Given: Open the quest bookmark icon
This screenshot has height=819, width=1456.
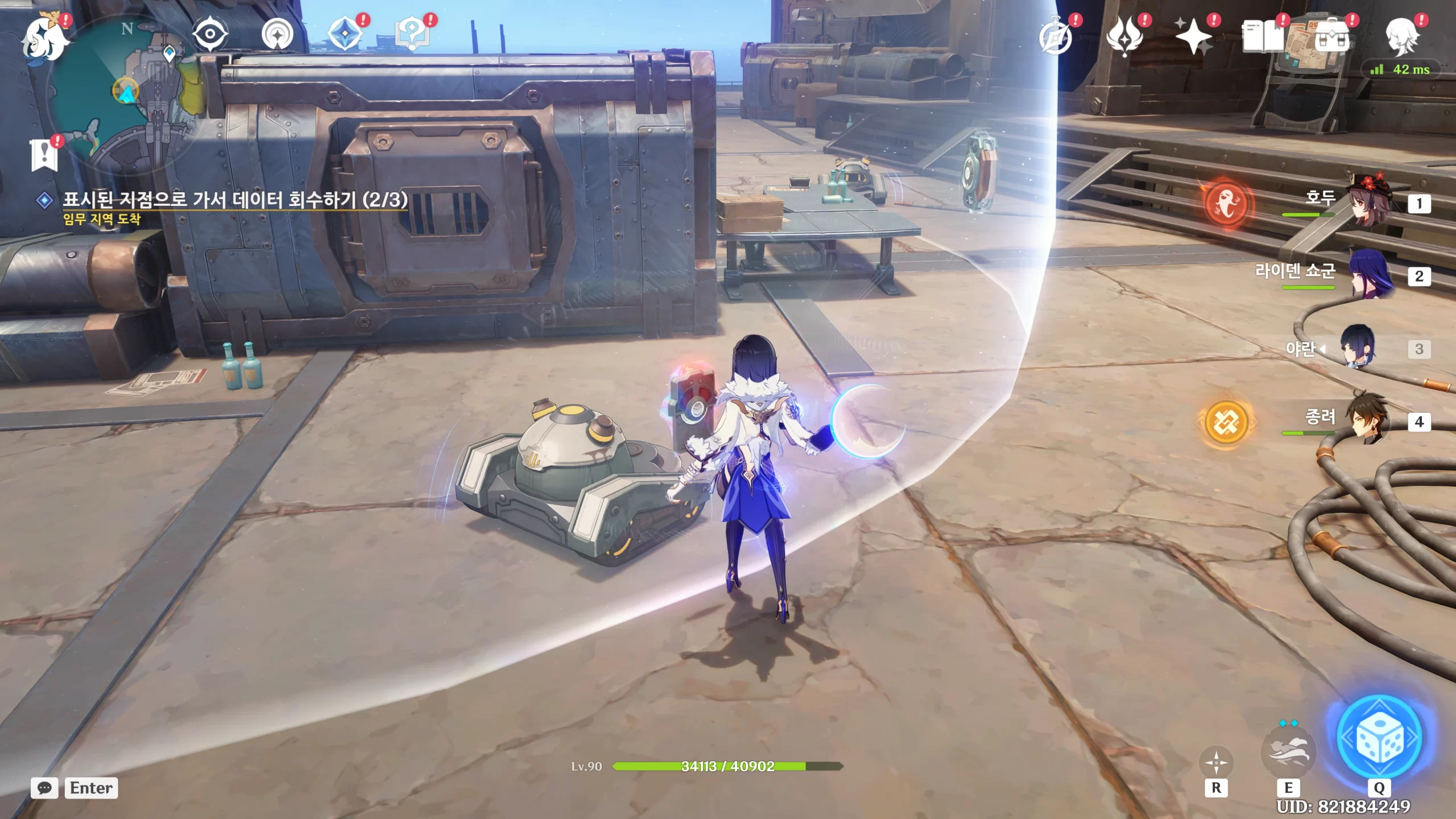Looking at the screenshot, I should click(x=44, y=155).
